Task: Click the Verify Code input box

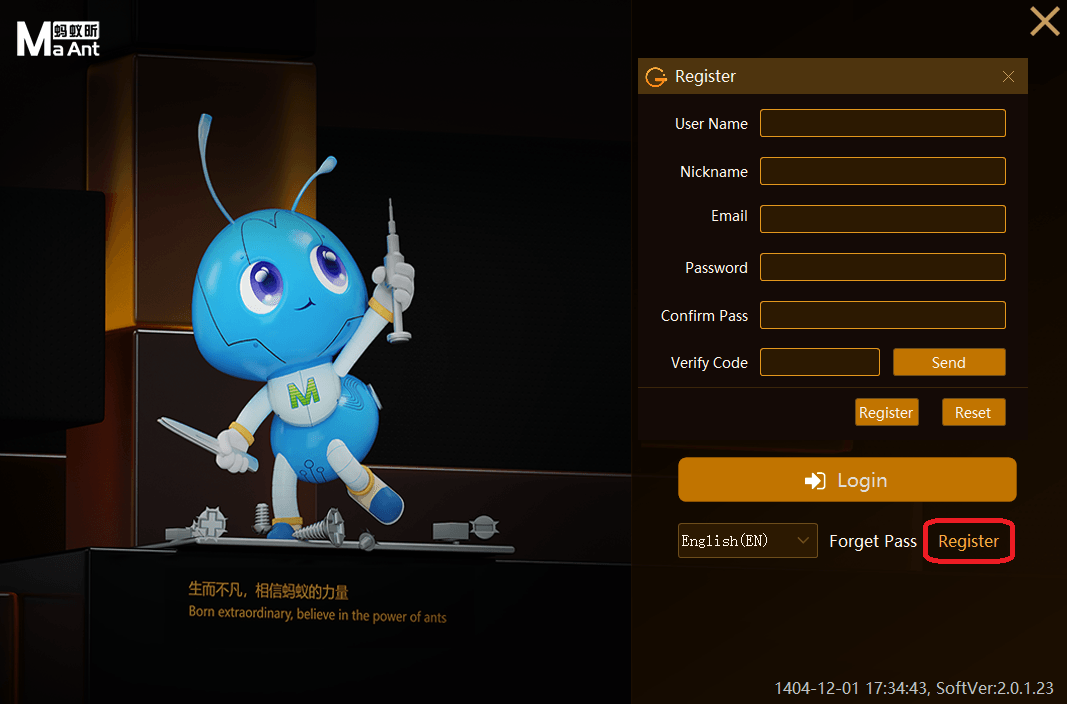Action: [819, 362]
